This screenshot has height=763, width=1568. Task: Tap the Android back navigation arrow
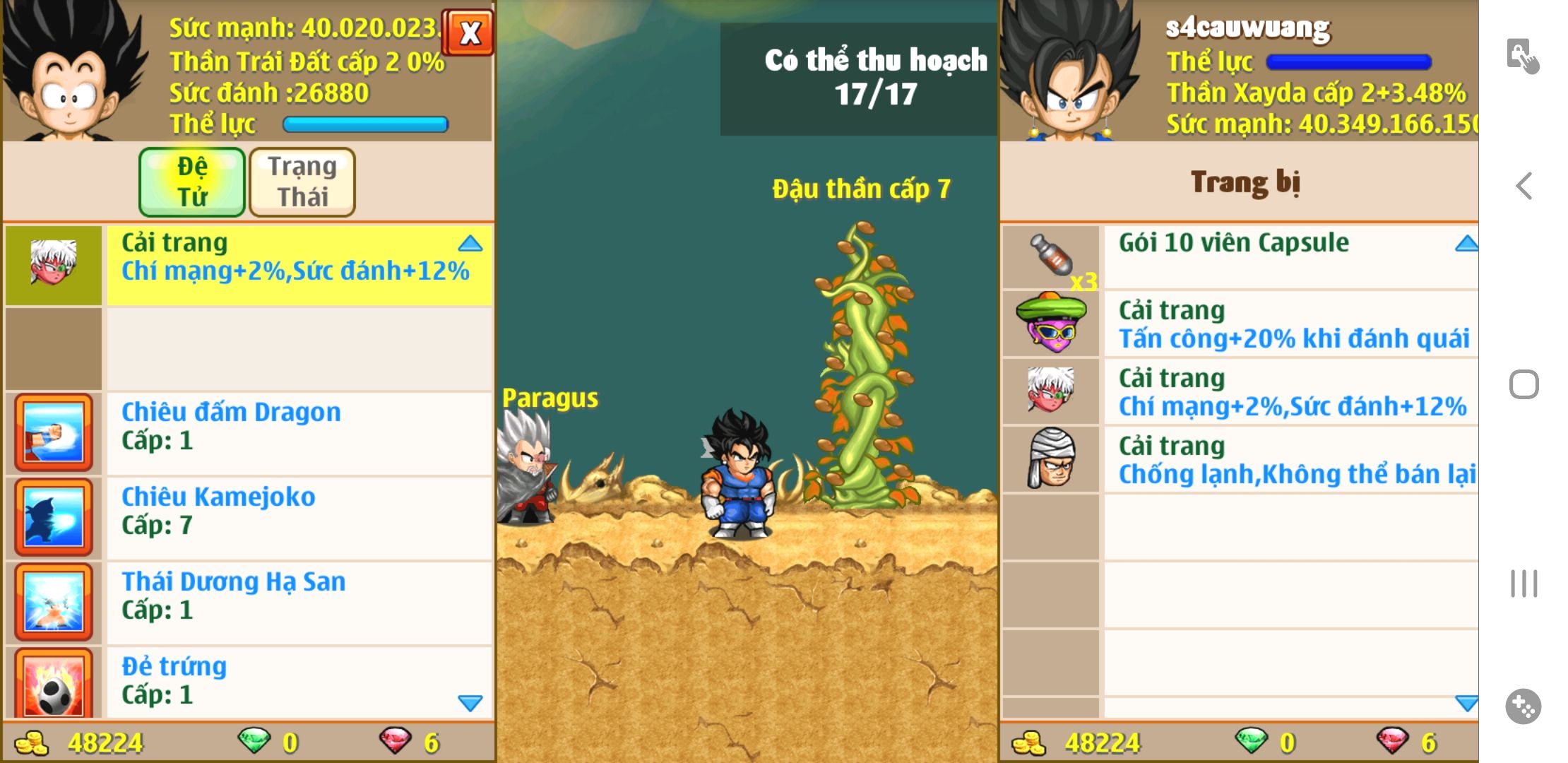(x=1524, y=186)
